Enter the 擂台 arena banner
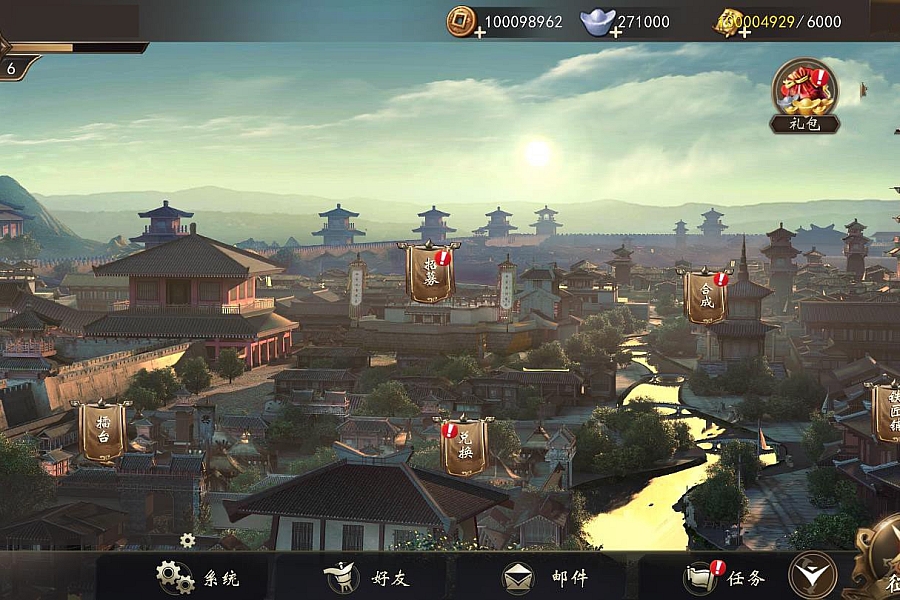 coord(102,431)
